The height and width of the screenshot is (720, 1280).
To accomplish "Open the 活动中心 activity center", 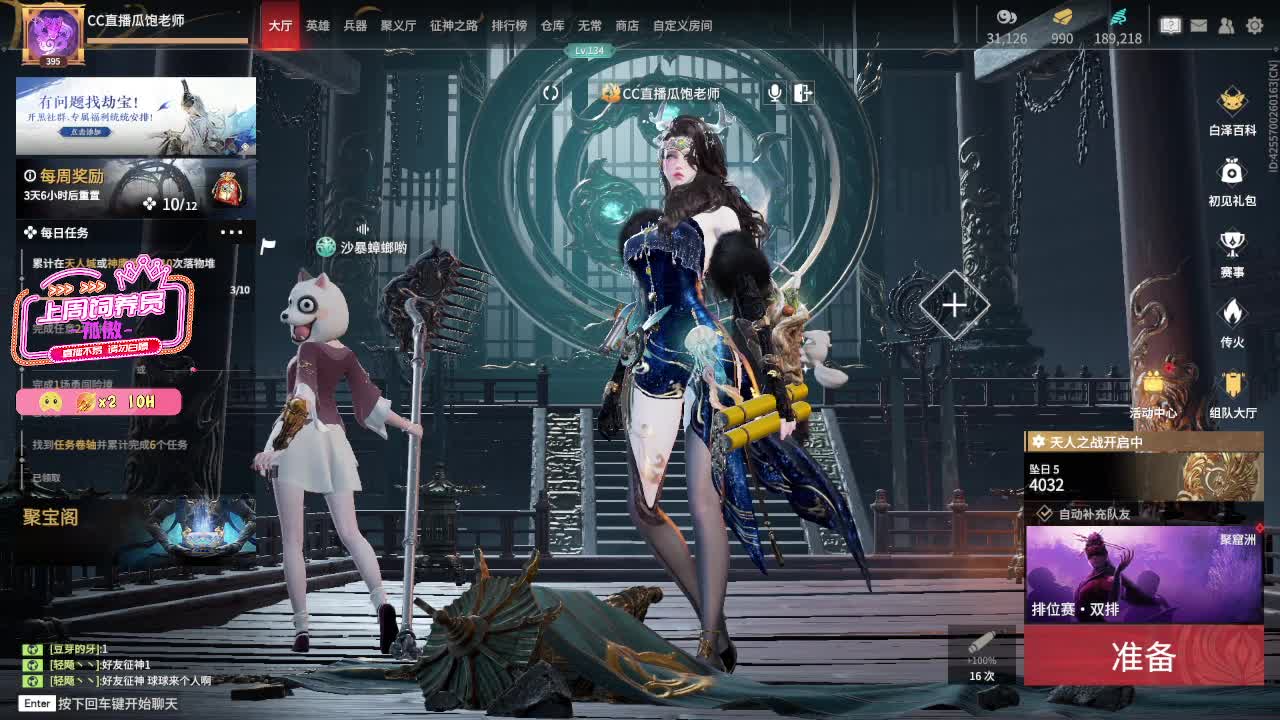I will coord(1155,390).
